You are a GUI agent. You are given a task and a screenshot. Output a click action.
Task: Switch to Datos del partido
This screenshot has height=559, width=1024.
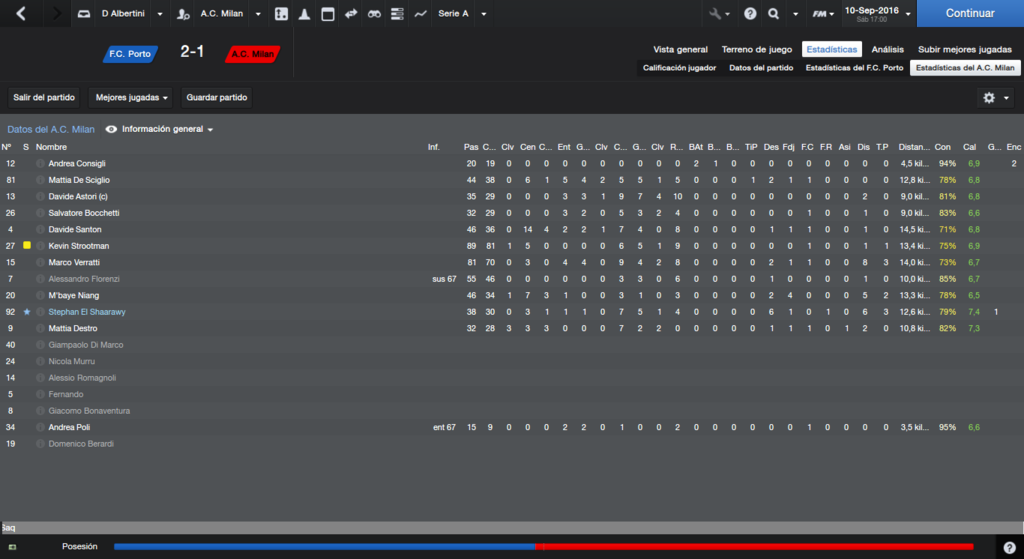[761, 68]
